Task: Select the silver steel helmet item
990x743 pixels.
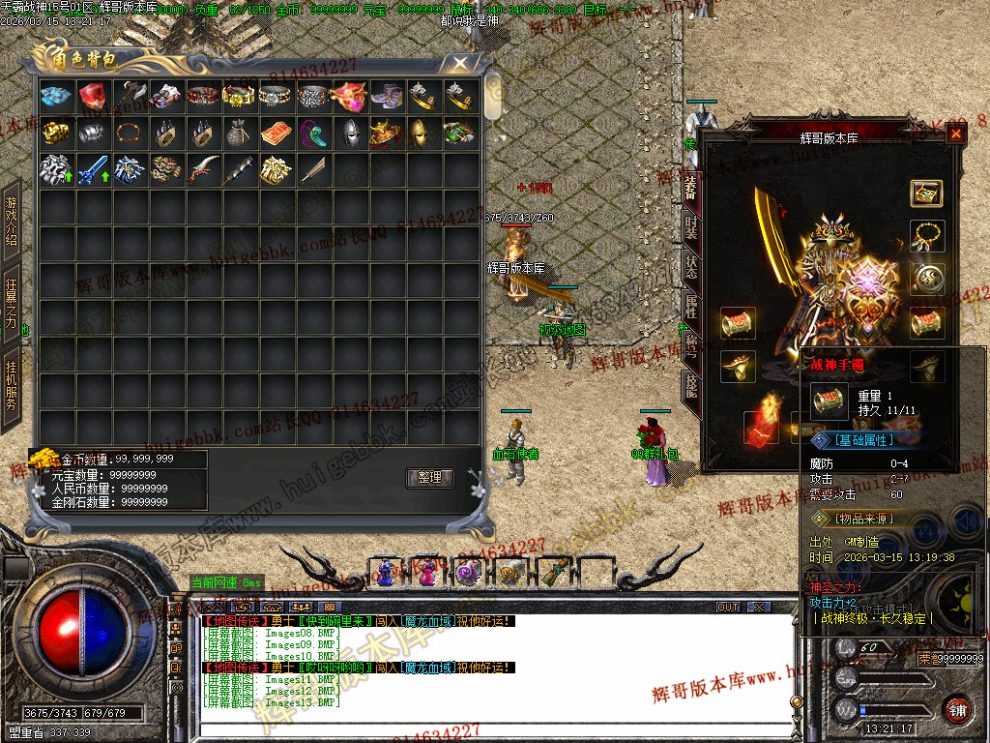Action: pos(351,133)
